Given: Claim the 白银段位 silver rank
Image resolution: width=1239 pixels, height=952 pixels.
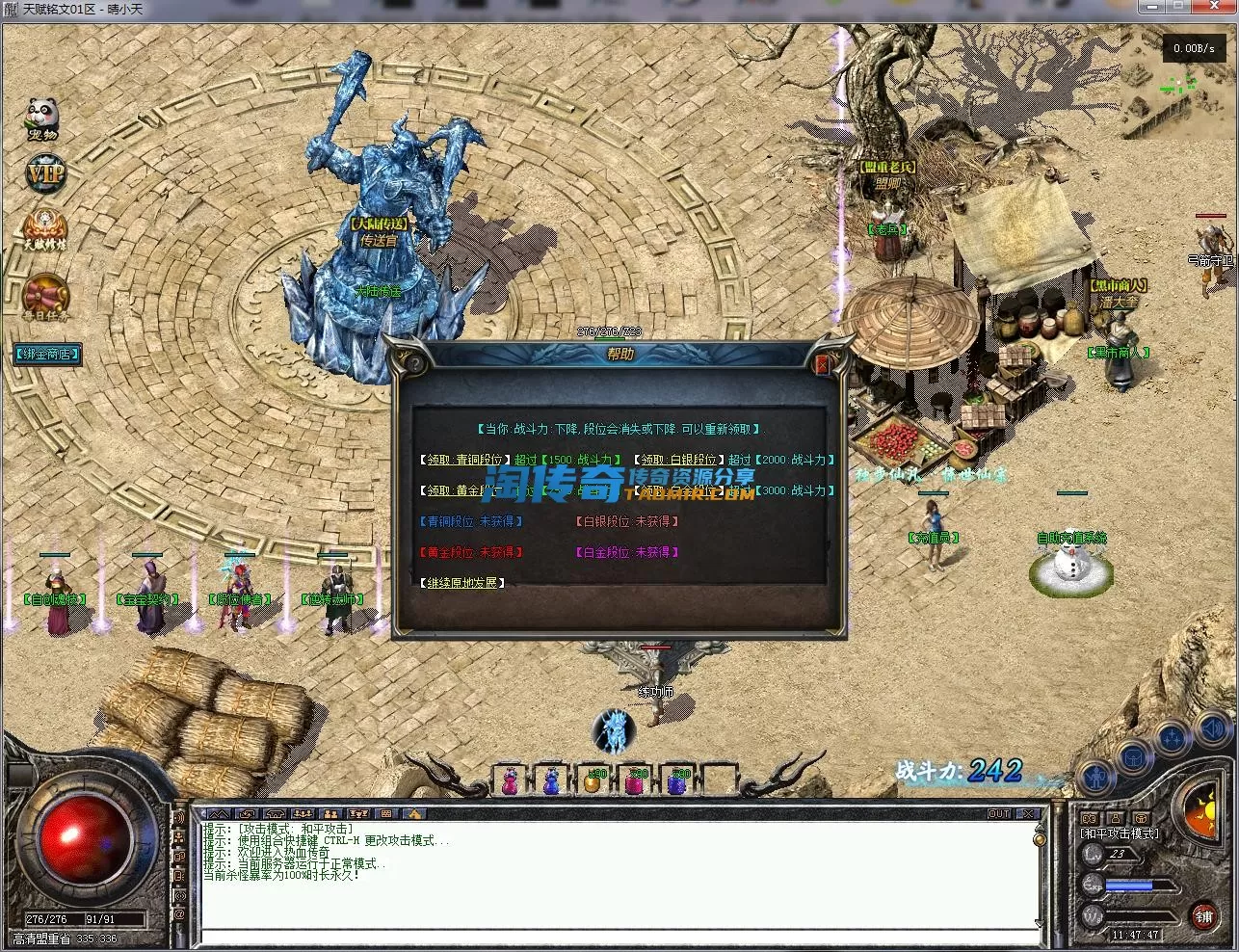Looking at the screenshot, I should coord(679,461).
